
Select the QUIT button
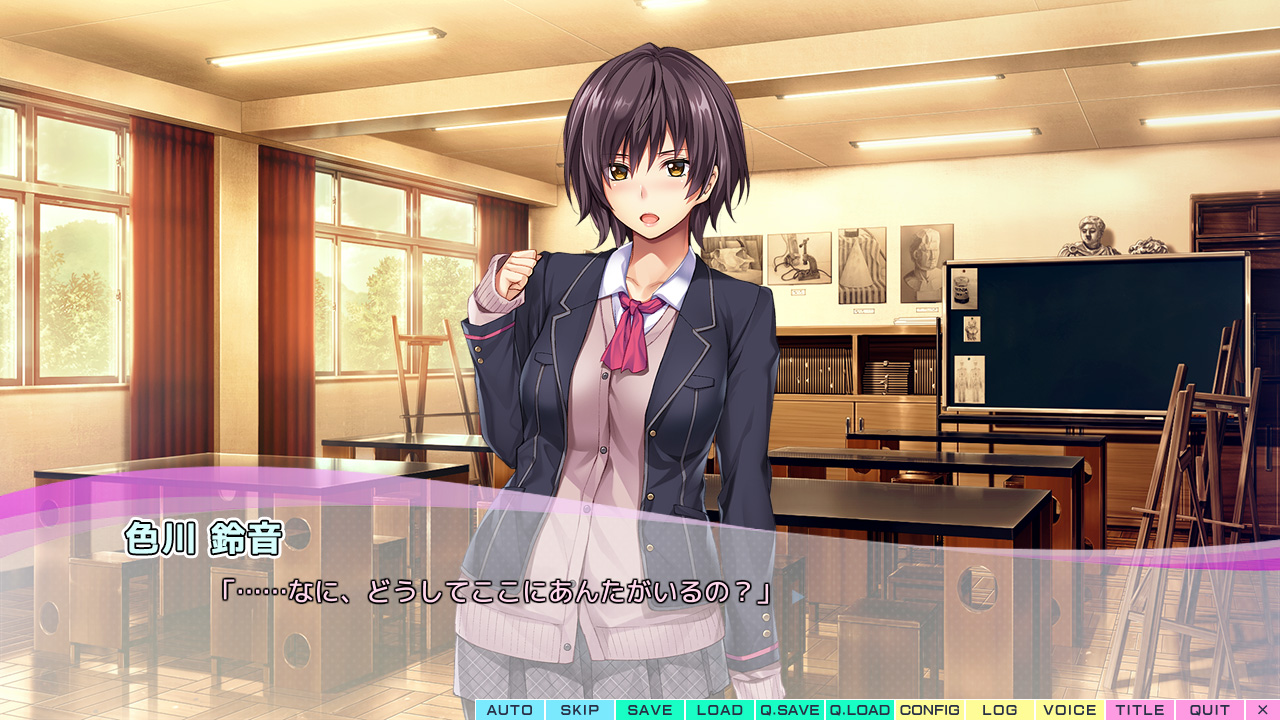point(1210,710)
